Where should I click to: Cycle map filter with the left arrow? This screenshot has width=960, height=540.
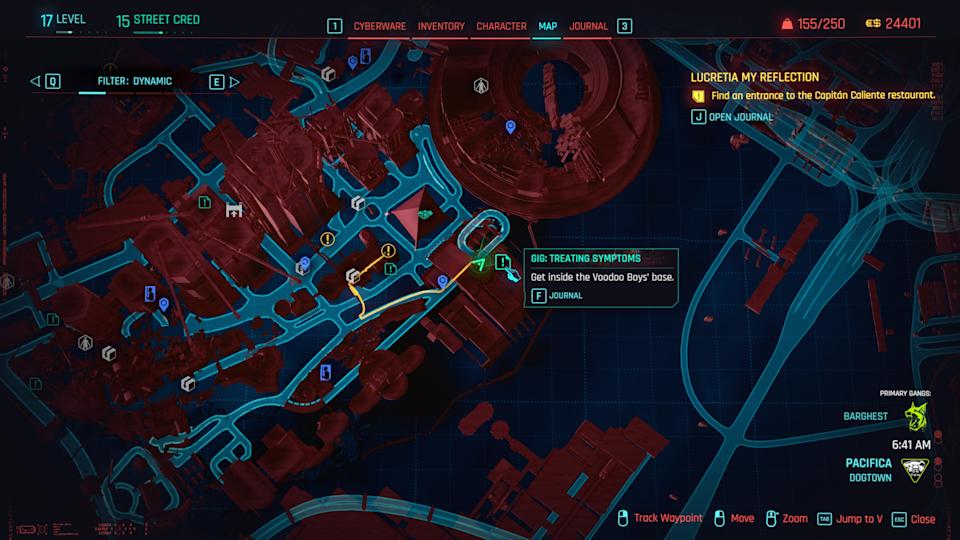35,81
